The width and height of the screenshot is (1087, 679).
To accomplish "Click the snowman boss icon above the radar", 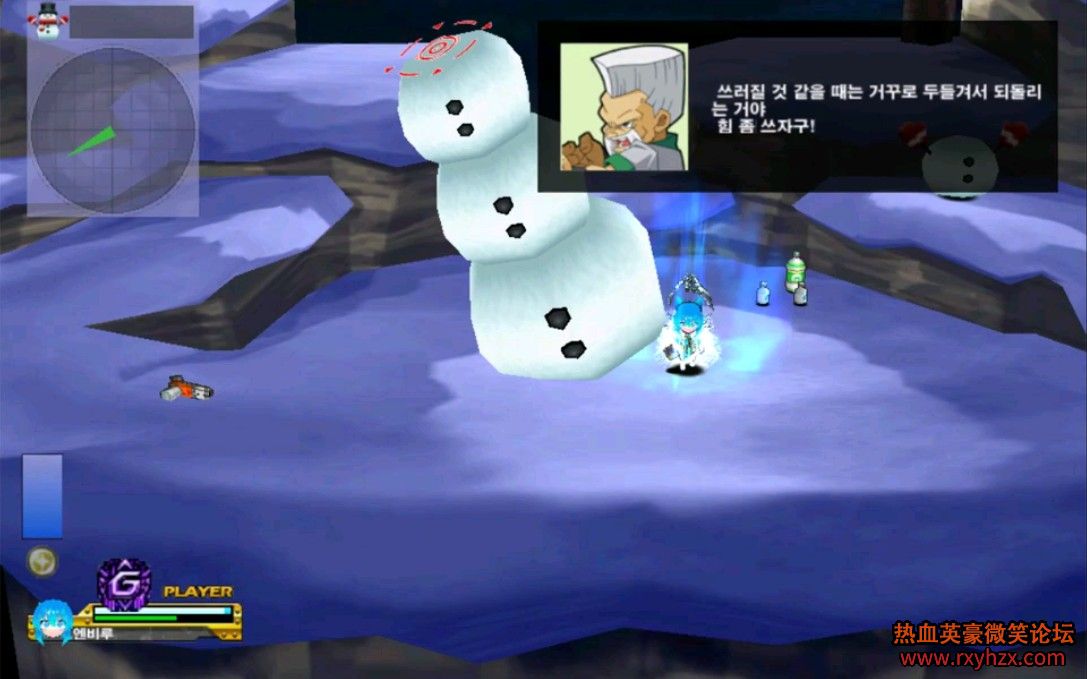I will [x=46, y=18].
